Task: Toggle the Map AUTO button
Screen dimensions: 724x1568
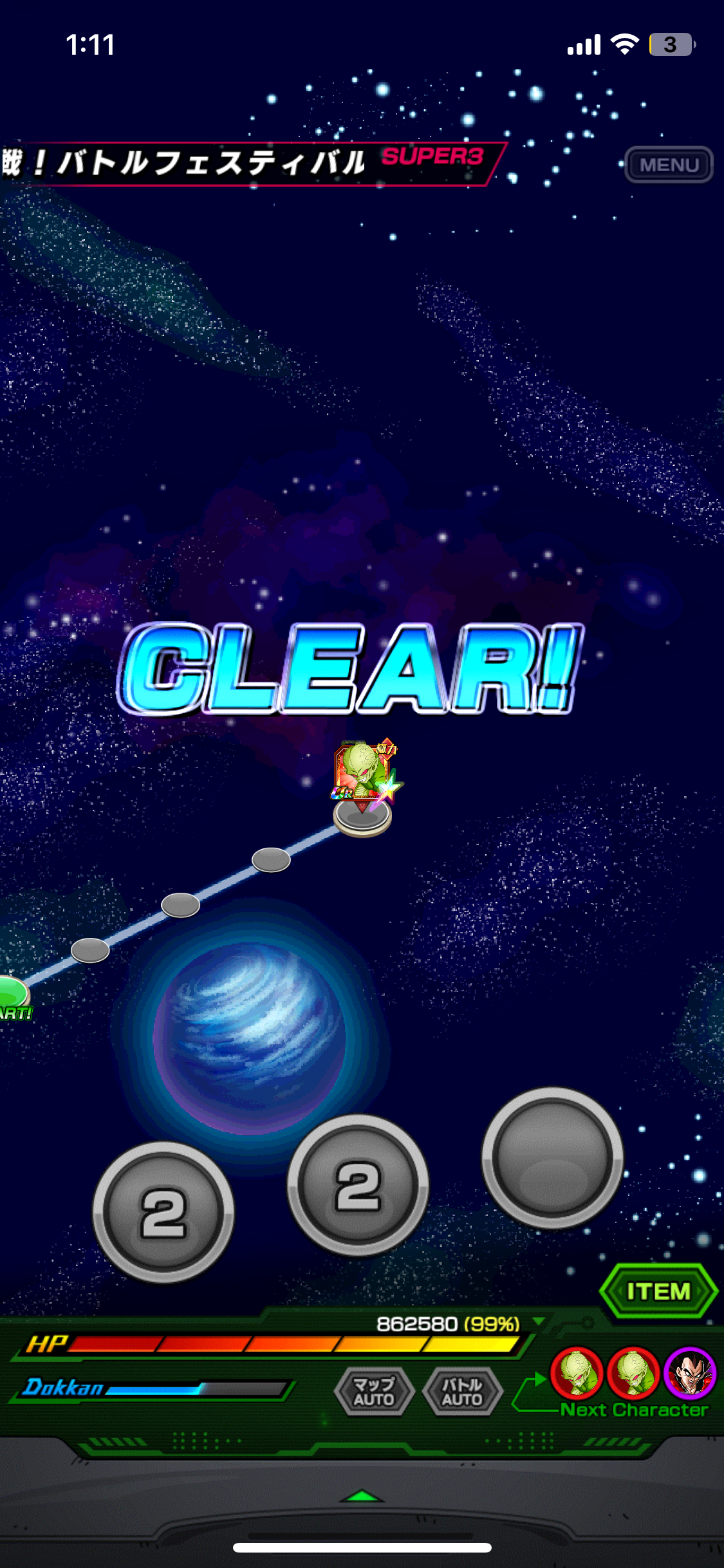Action: click(374, 1392)
